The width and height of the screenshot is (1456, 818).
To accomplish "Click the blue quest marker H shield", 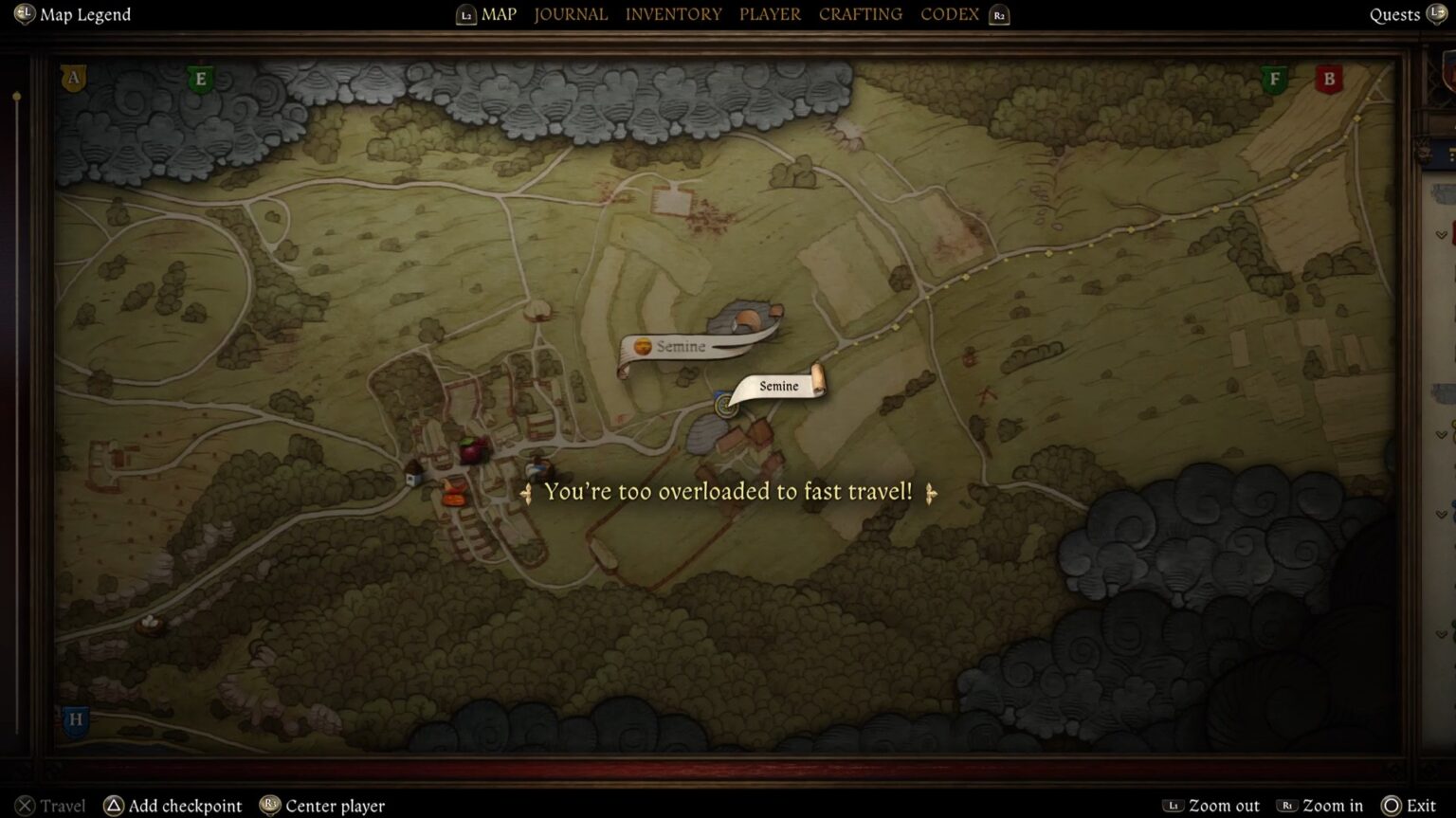I will [76, 719].
